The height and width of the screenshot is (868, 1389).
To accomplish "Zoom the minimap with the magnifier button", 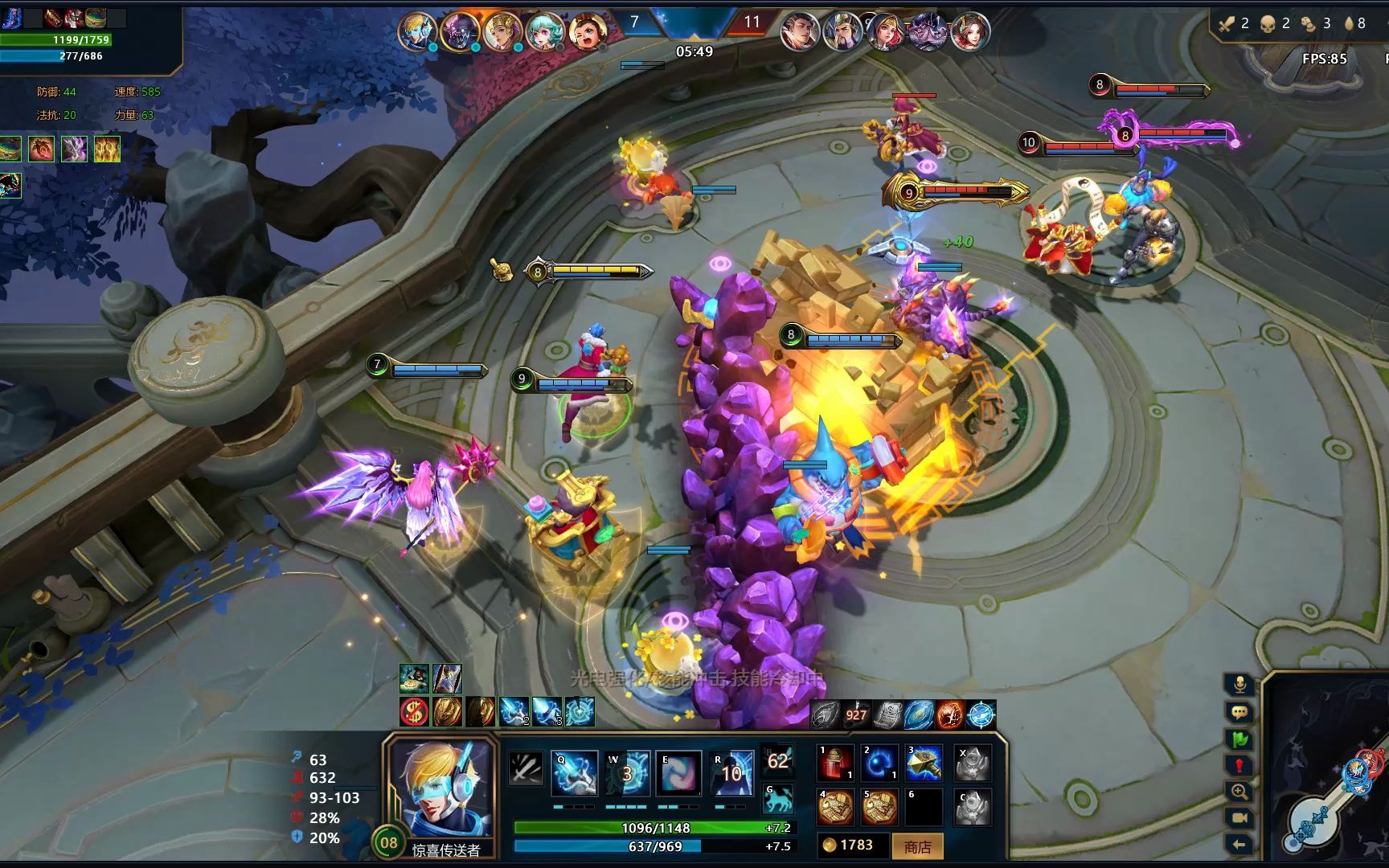I will [1239, 792].
